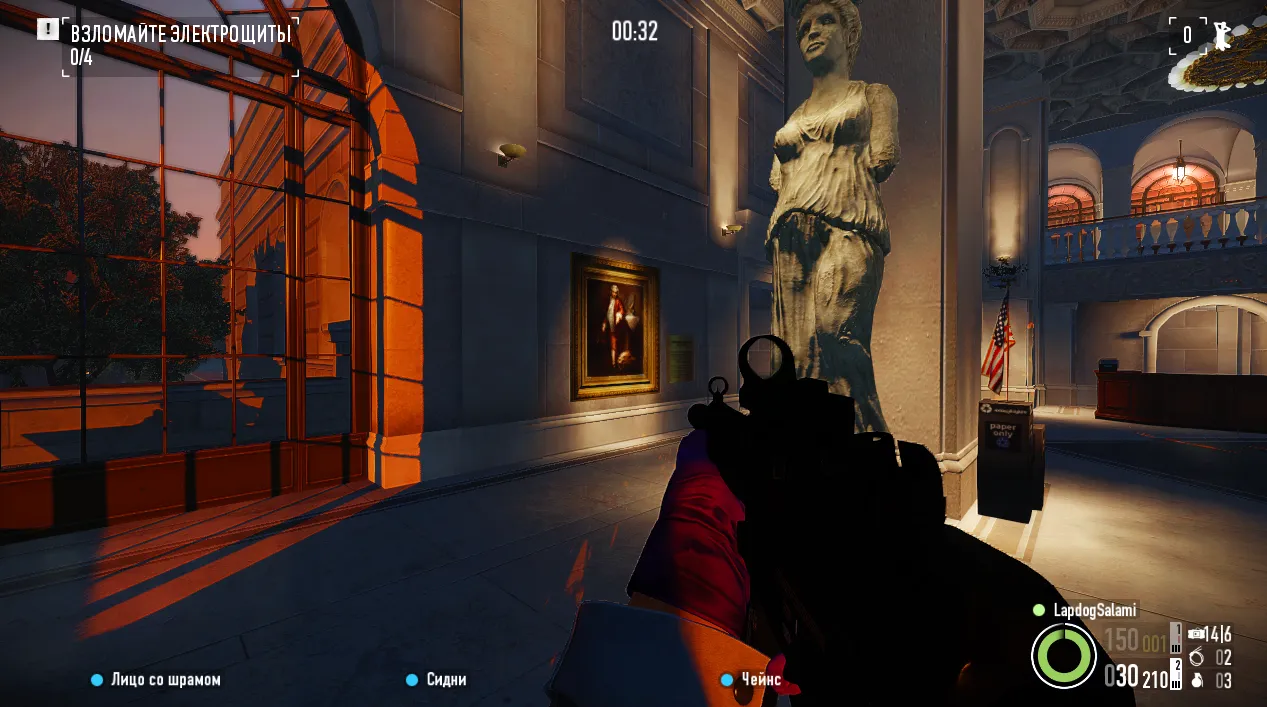
Task: Select the hostage counter icon
Action: click(1221, 35)
